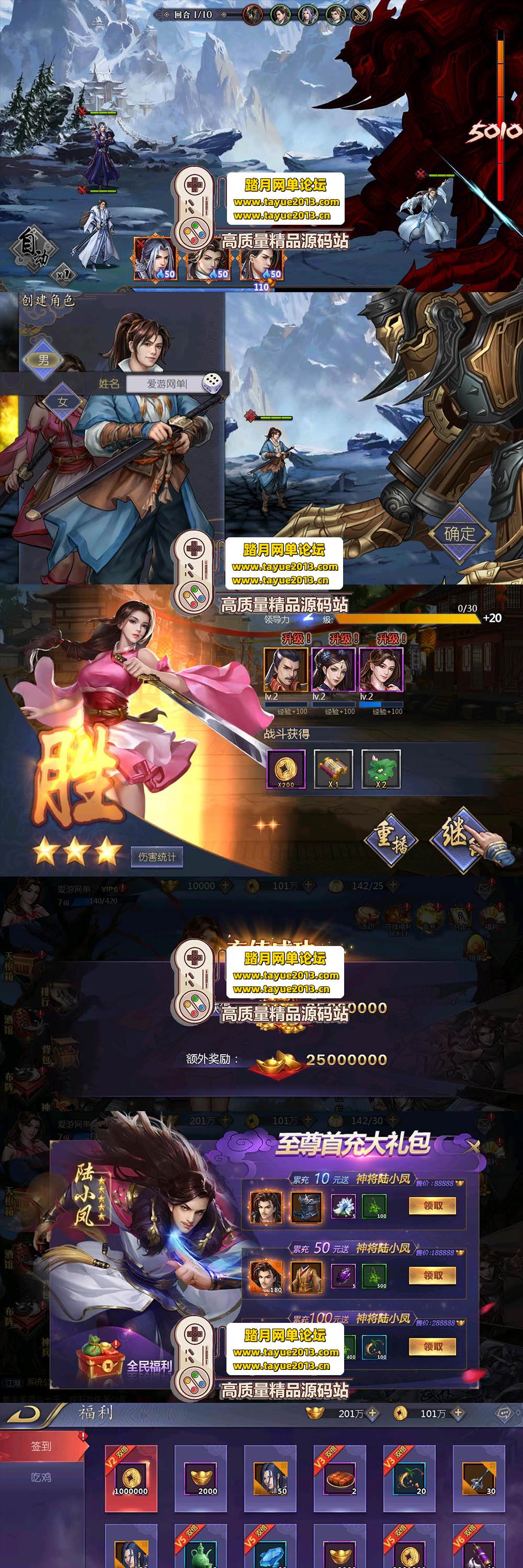The image size is (523, 1568).
Task: Toggle the 自动 auto-battle button
Action: click(33, 248)
